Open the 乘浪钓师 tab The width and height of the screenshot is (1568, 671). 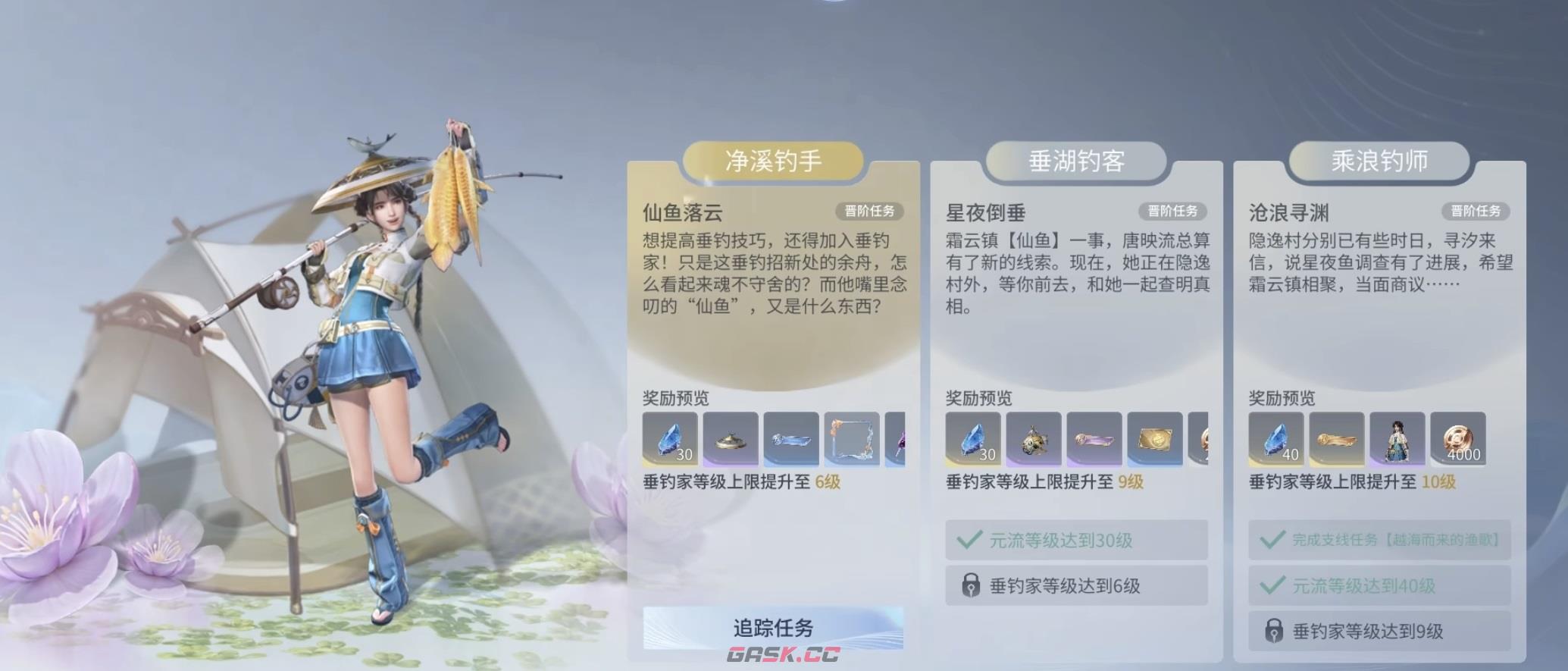click(x=1379, y=161)
